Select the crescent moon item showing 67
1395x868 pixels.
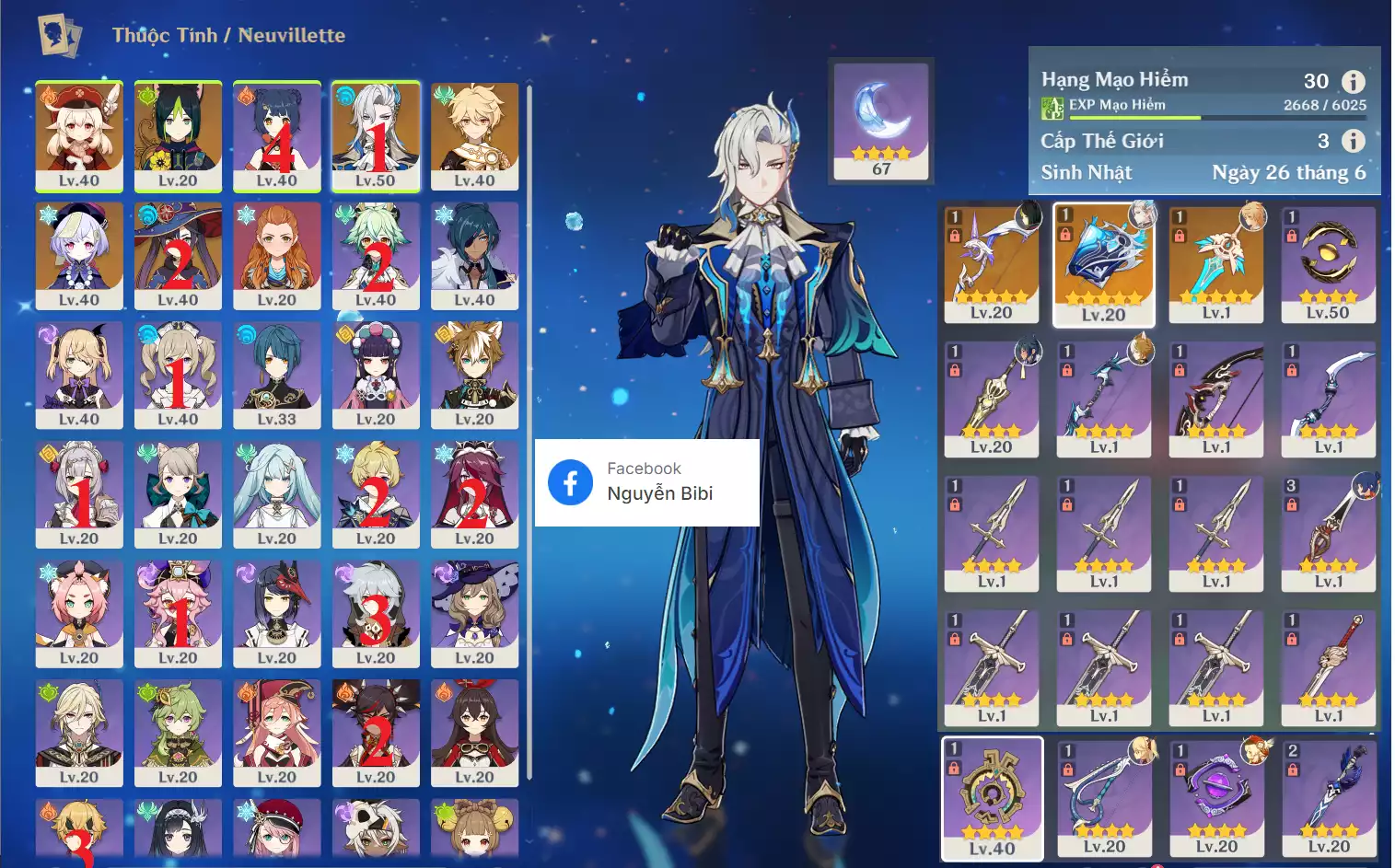coord(881,120)
